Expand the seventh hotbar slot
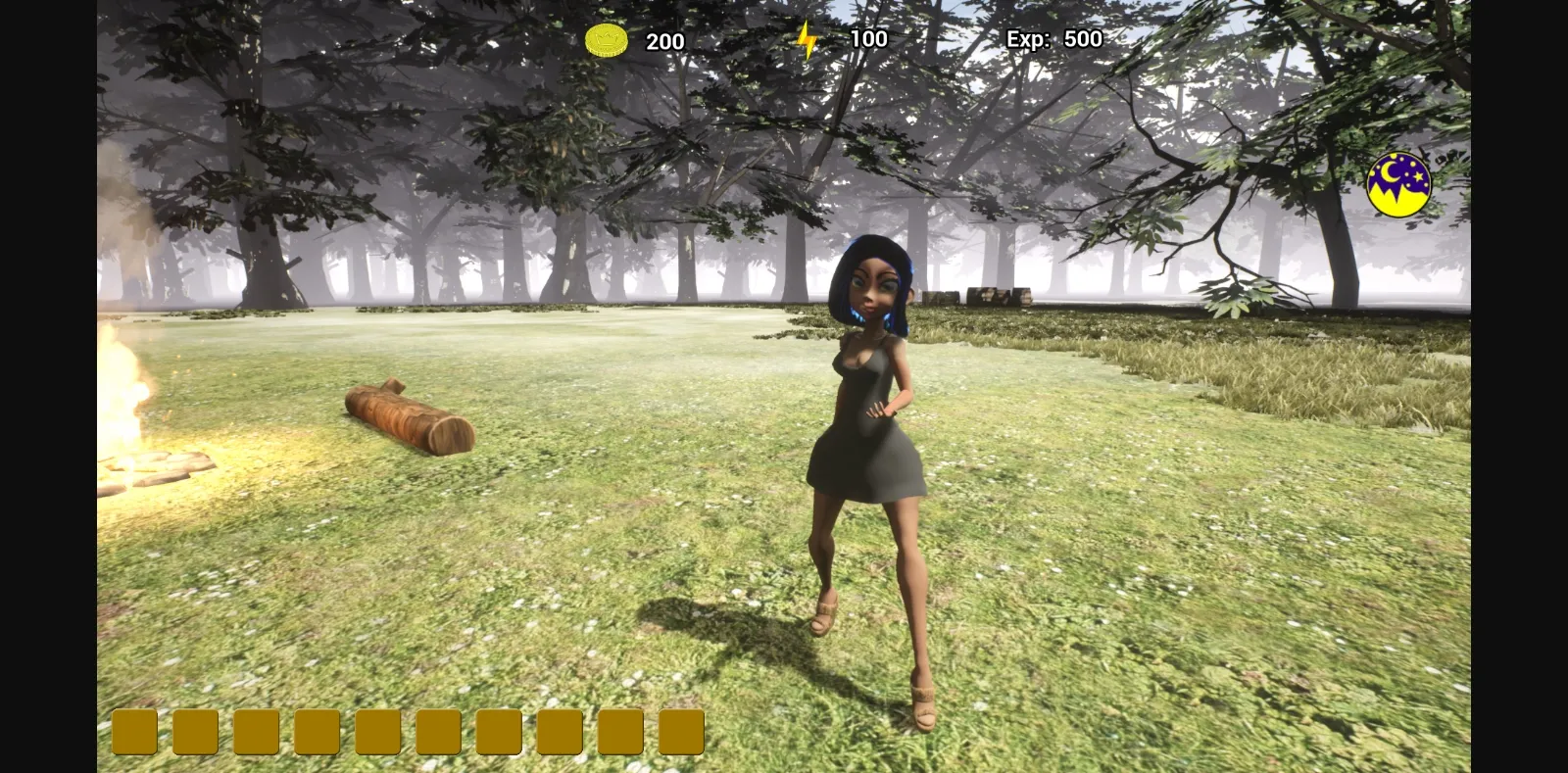1568x773 pixels. click(x=500, y=730)
